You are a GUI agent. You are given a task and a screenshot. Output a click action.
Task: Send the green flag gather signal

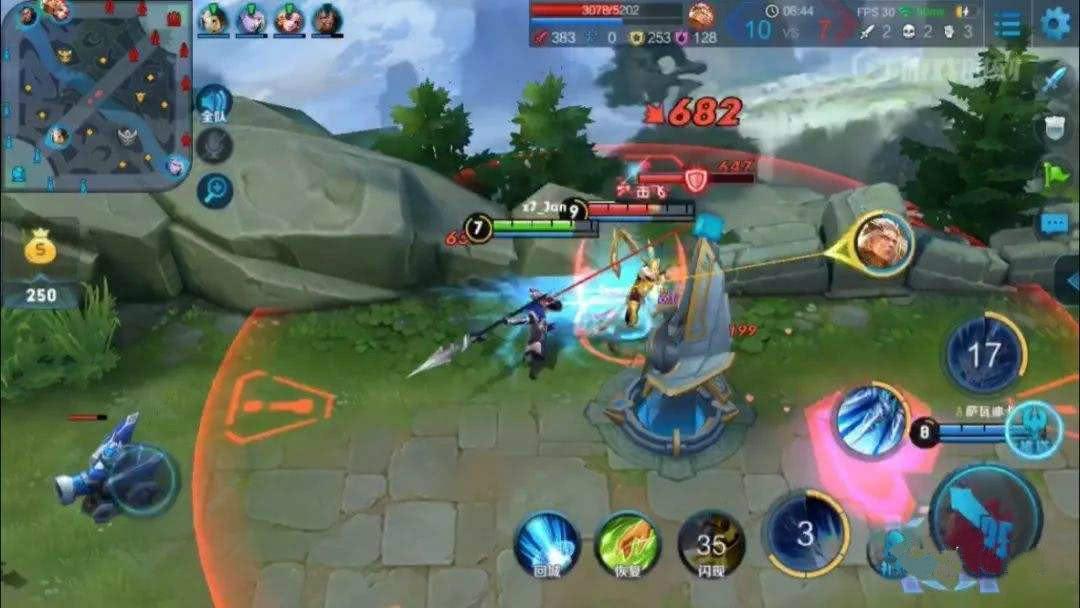point(1055,175)
